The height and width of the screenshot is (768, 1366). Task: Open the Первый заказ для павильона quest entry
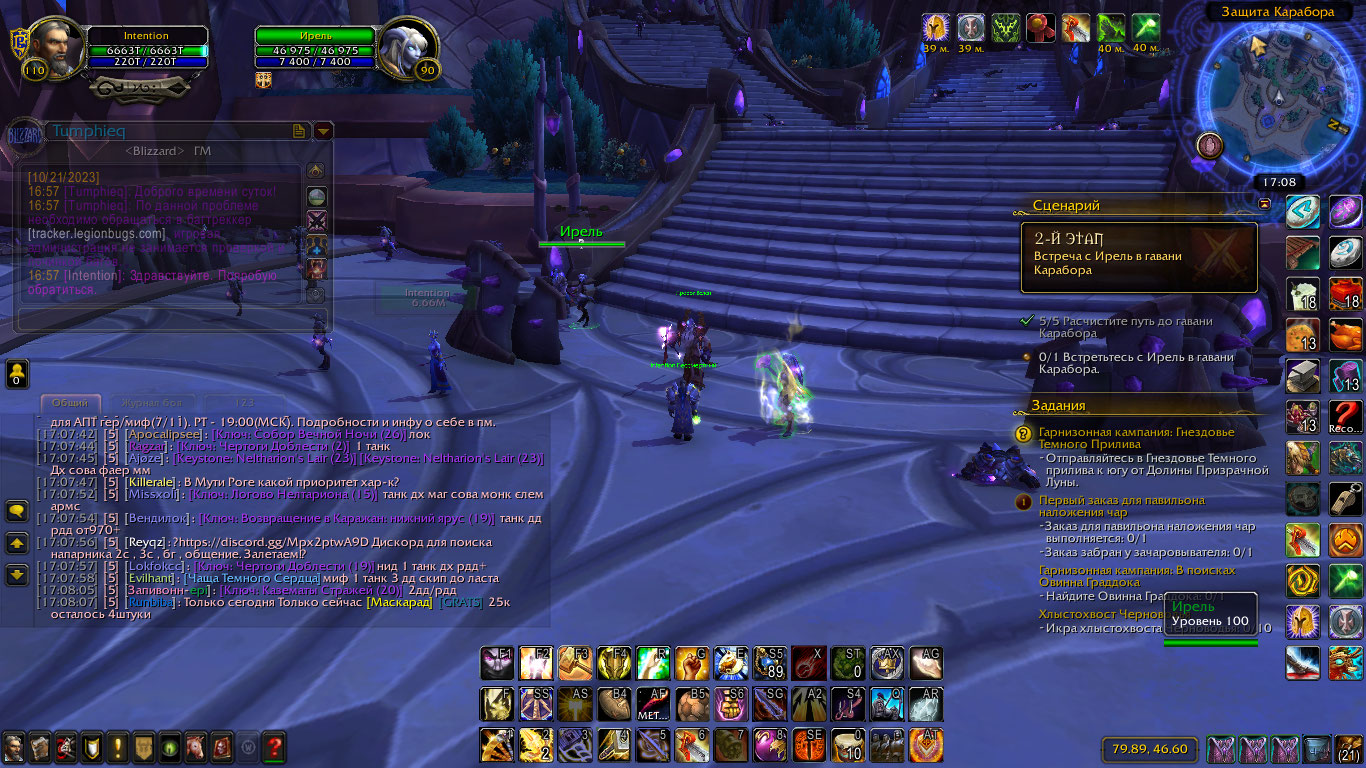tap(1121, 506)
